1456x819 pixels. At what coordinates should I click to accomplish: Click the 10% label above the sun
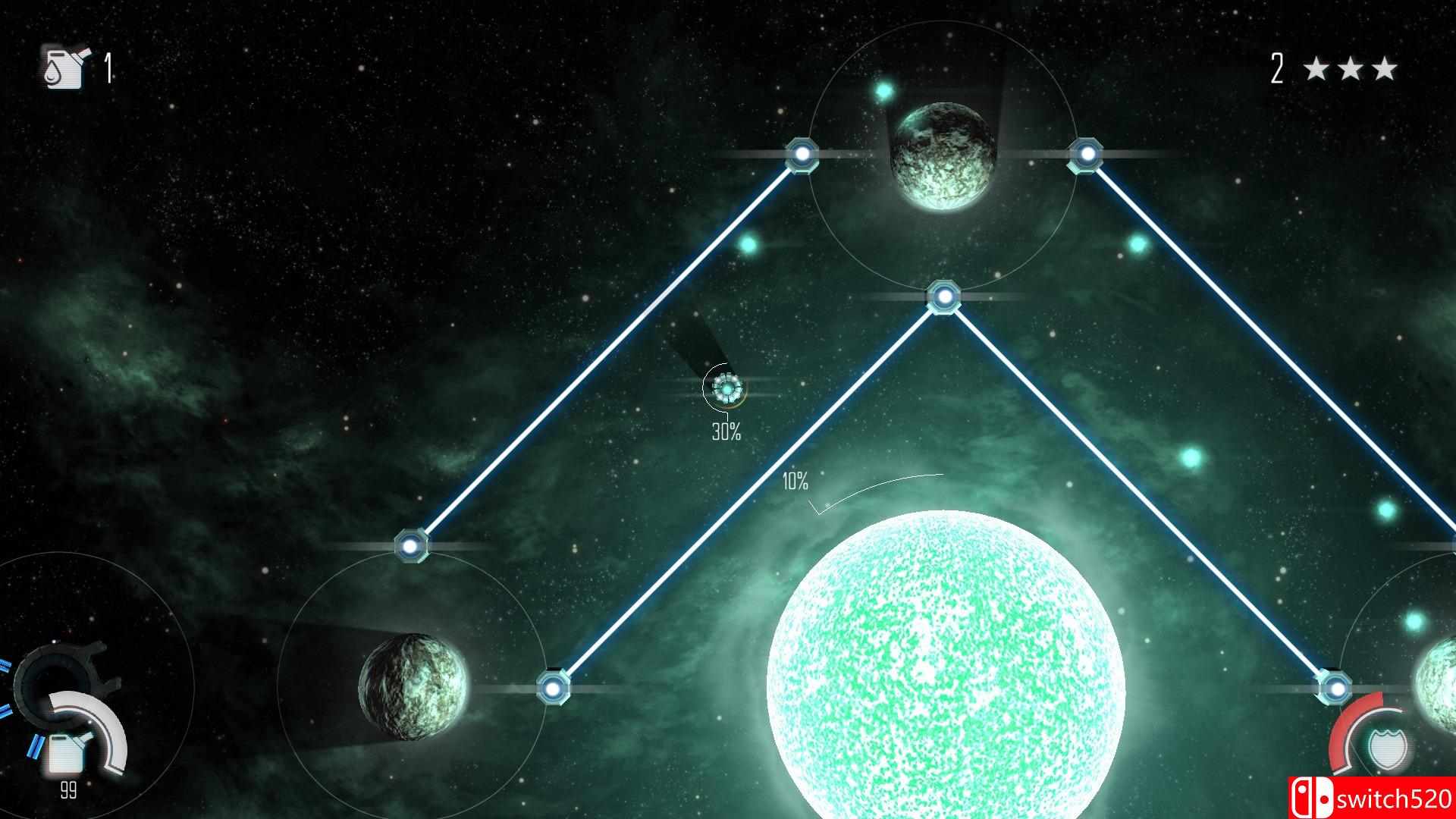click(794, 480)
